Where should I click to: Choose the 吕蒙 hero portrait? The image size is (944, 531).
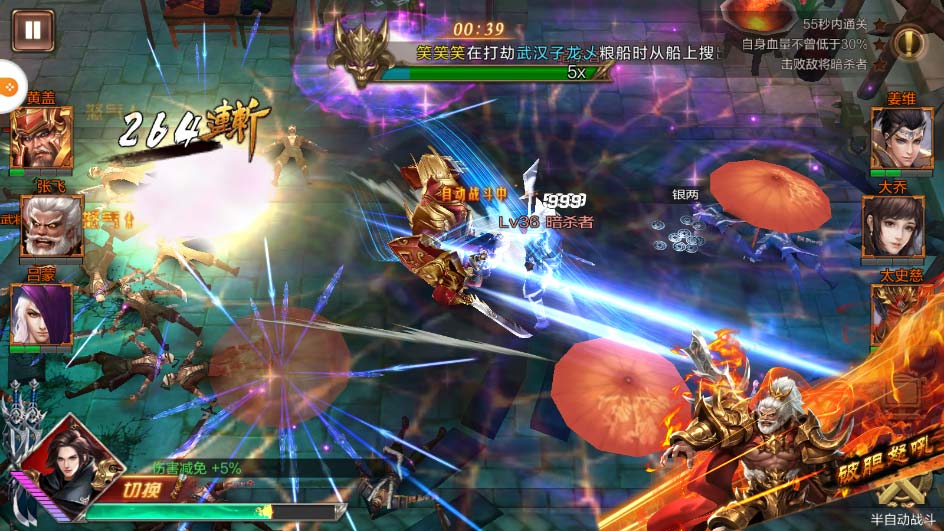(x=41, y=315)
